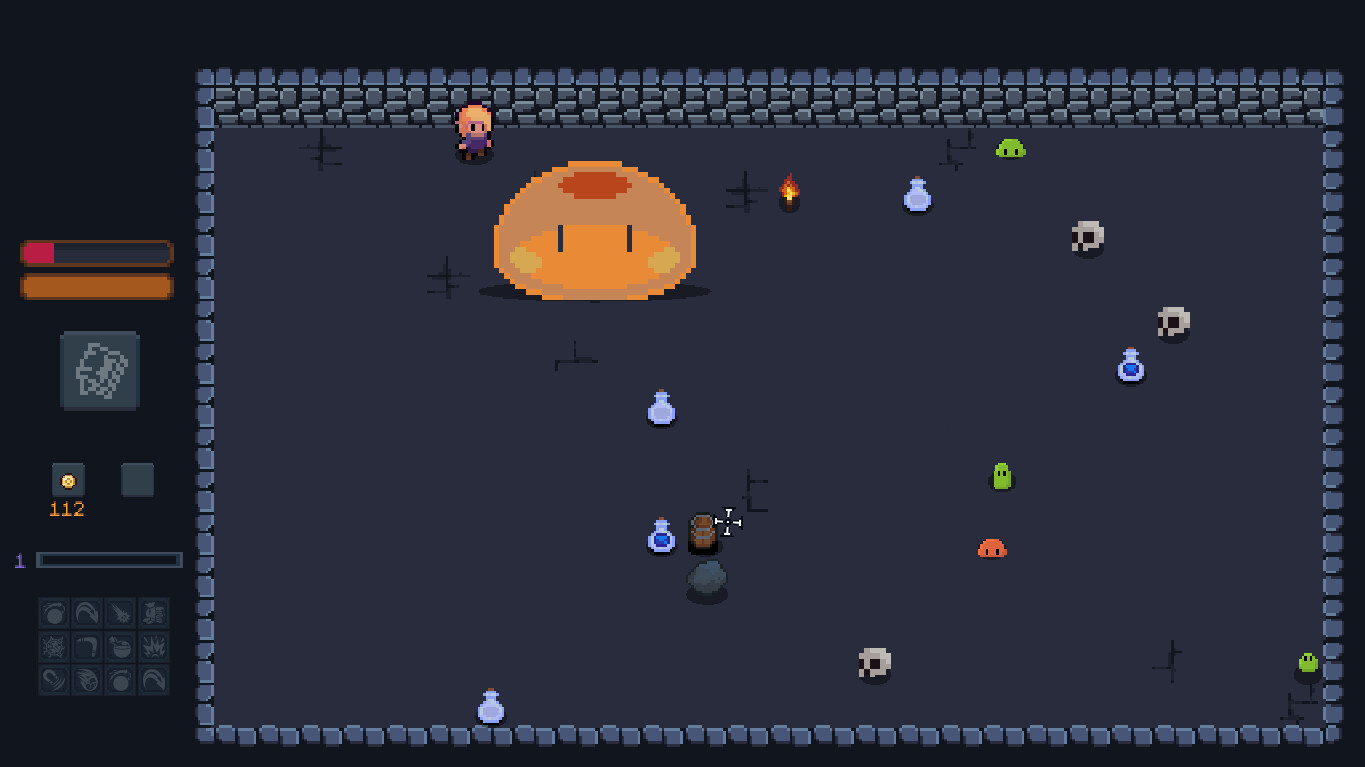Select the boomerang skill icon
The width and height of the screenshot is (1365, 767).
click(87, 647)
